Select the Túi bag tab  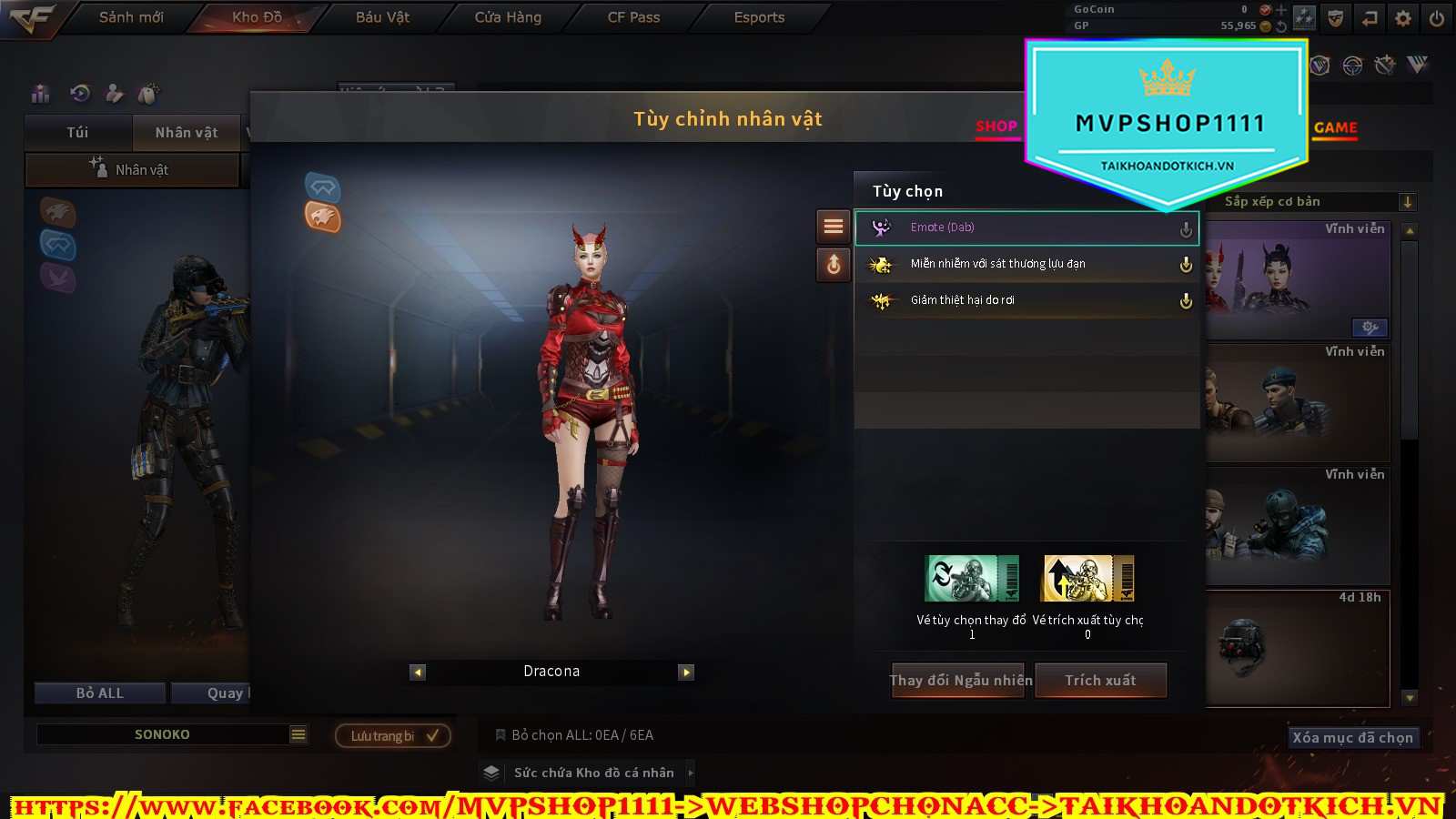78,133
